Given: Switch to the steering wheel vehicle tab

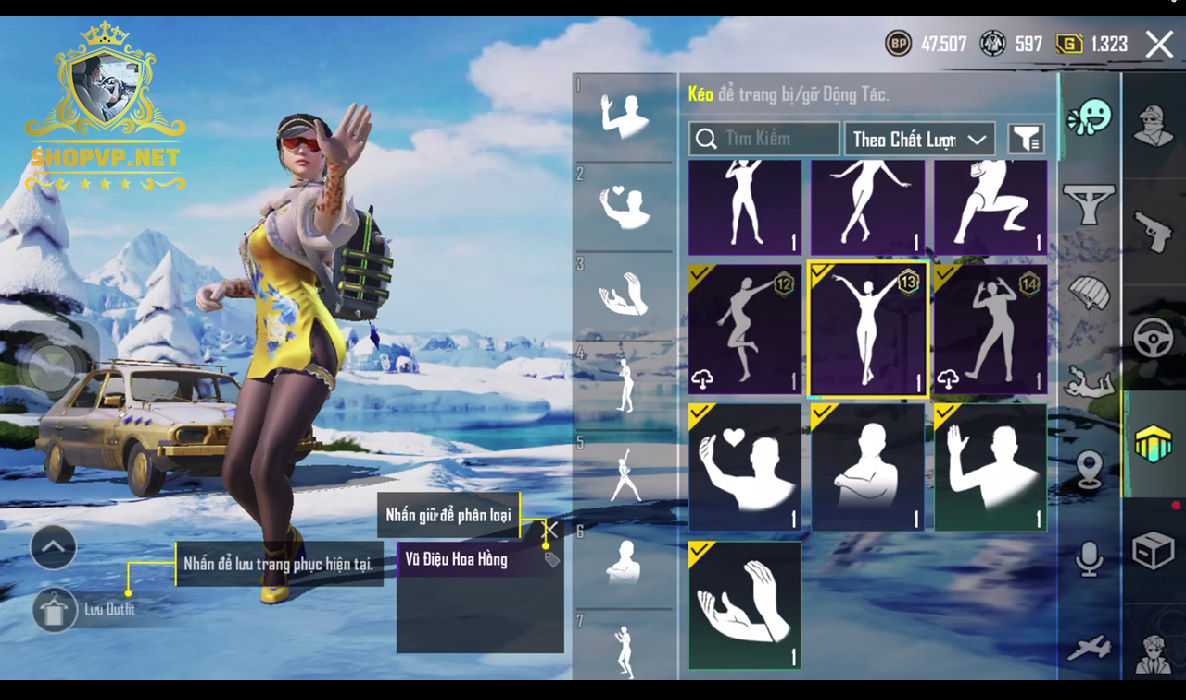Looking at the screenshot, I should pyautogui.click(x=1153, y=338).
